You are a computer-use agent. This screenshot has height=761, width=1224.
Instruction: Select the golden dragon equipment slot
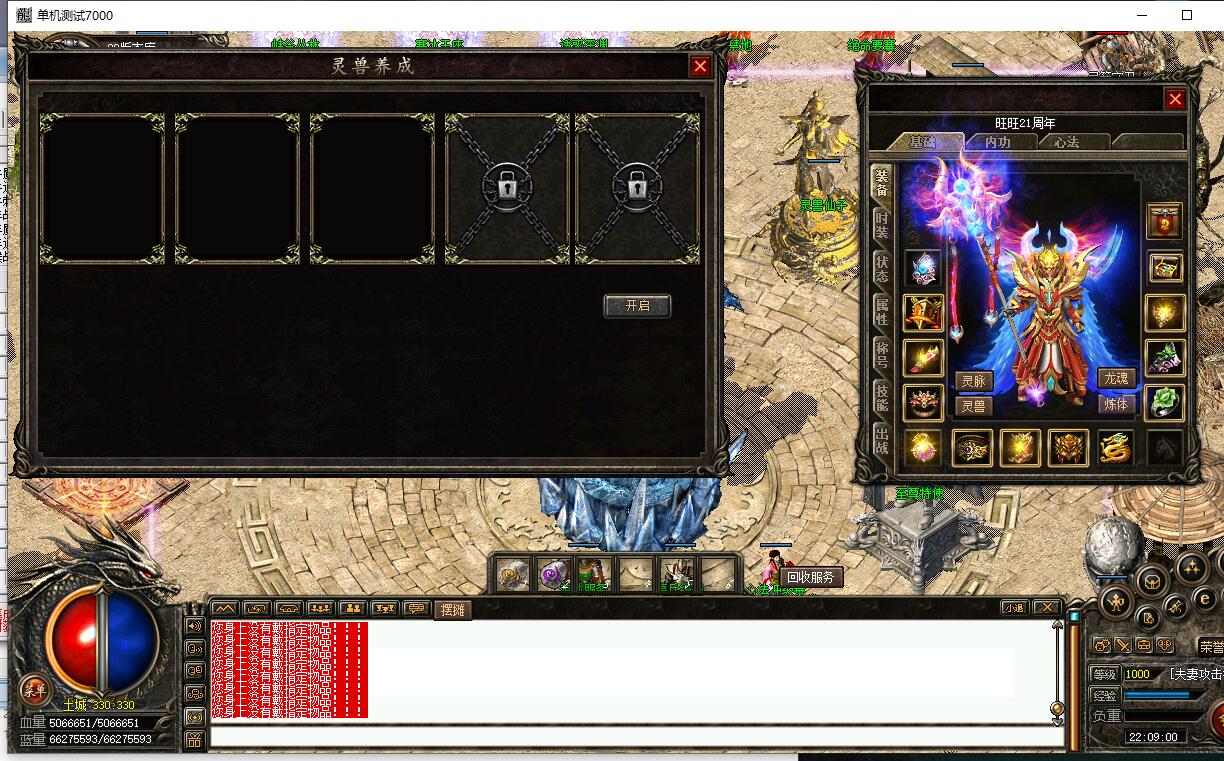[x=1115, y=448]
